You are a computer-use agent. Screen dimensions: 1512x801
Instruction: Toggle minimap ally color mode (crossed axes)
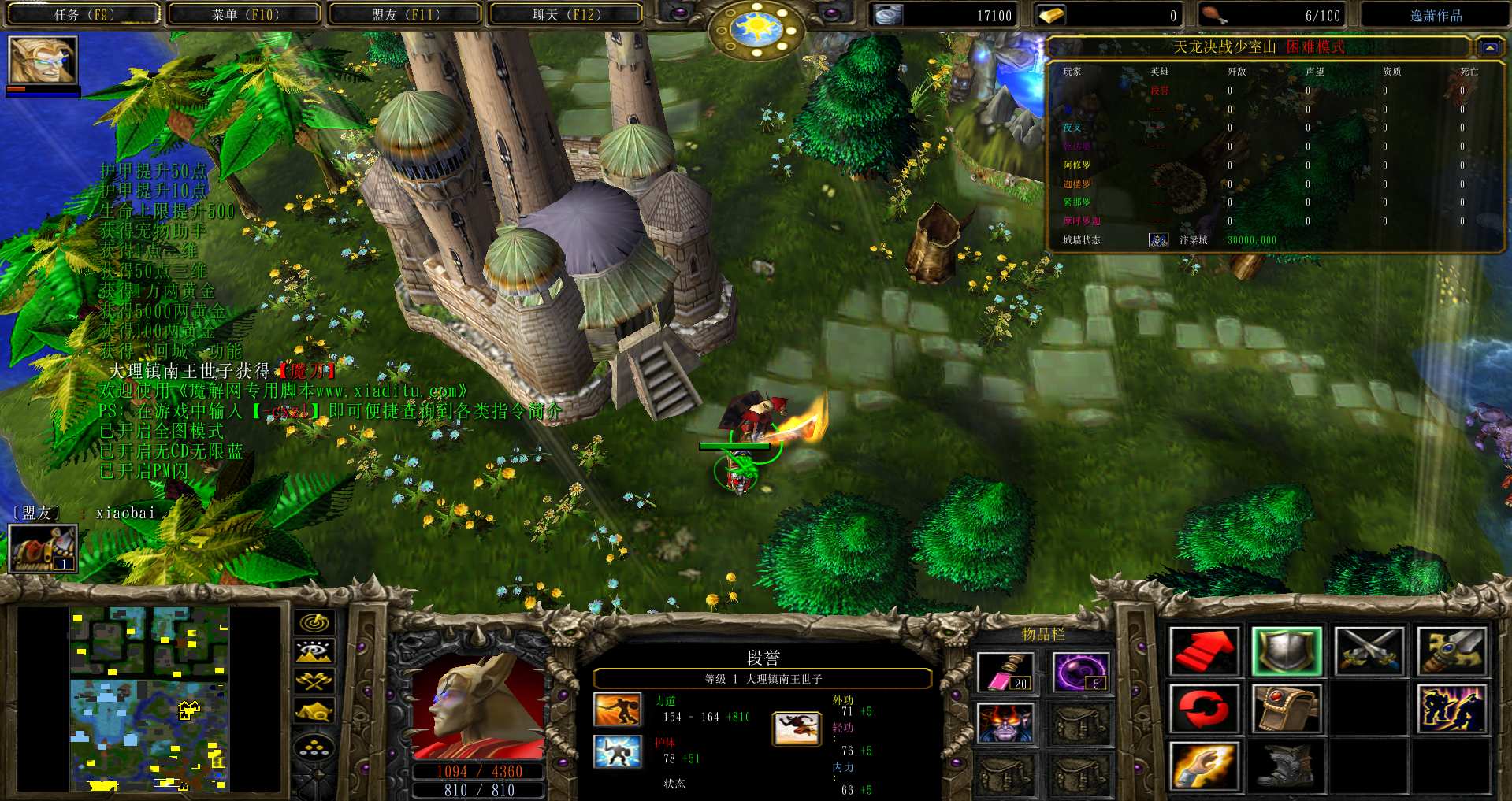pyautogui.click(x=314, y=680)
